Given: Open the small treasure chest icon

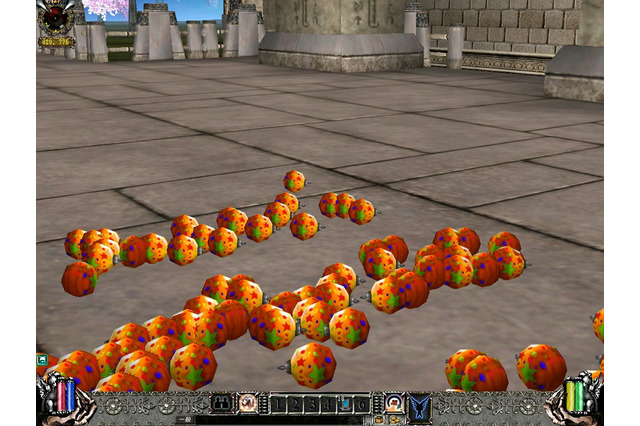Looking at the screenshot, I should [379, 420].
